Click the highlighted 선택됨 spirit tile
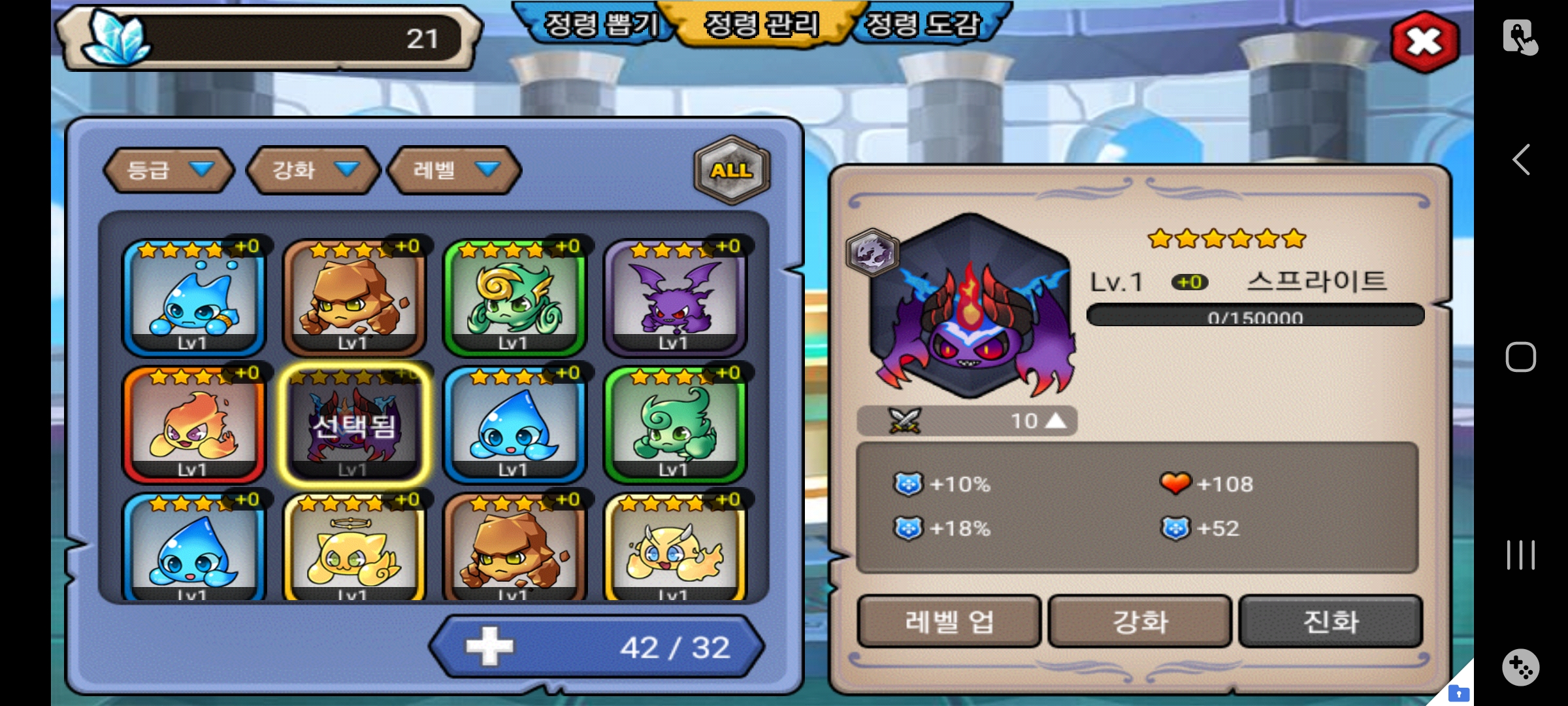Screen dimensions: 1568x706 point(353,424)
